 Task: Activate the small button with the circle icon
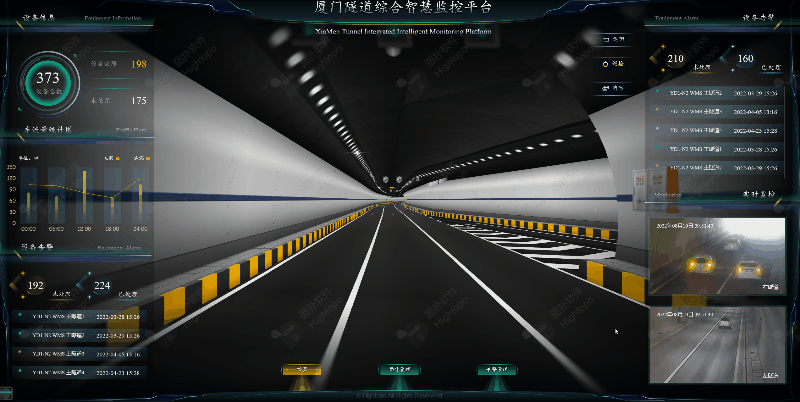tap(612, 63)
